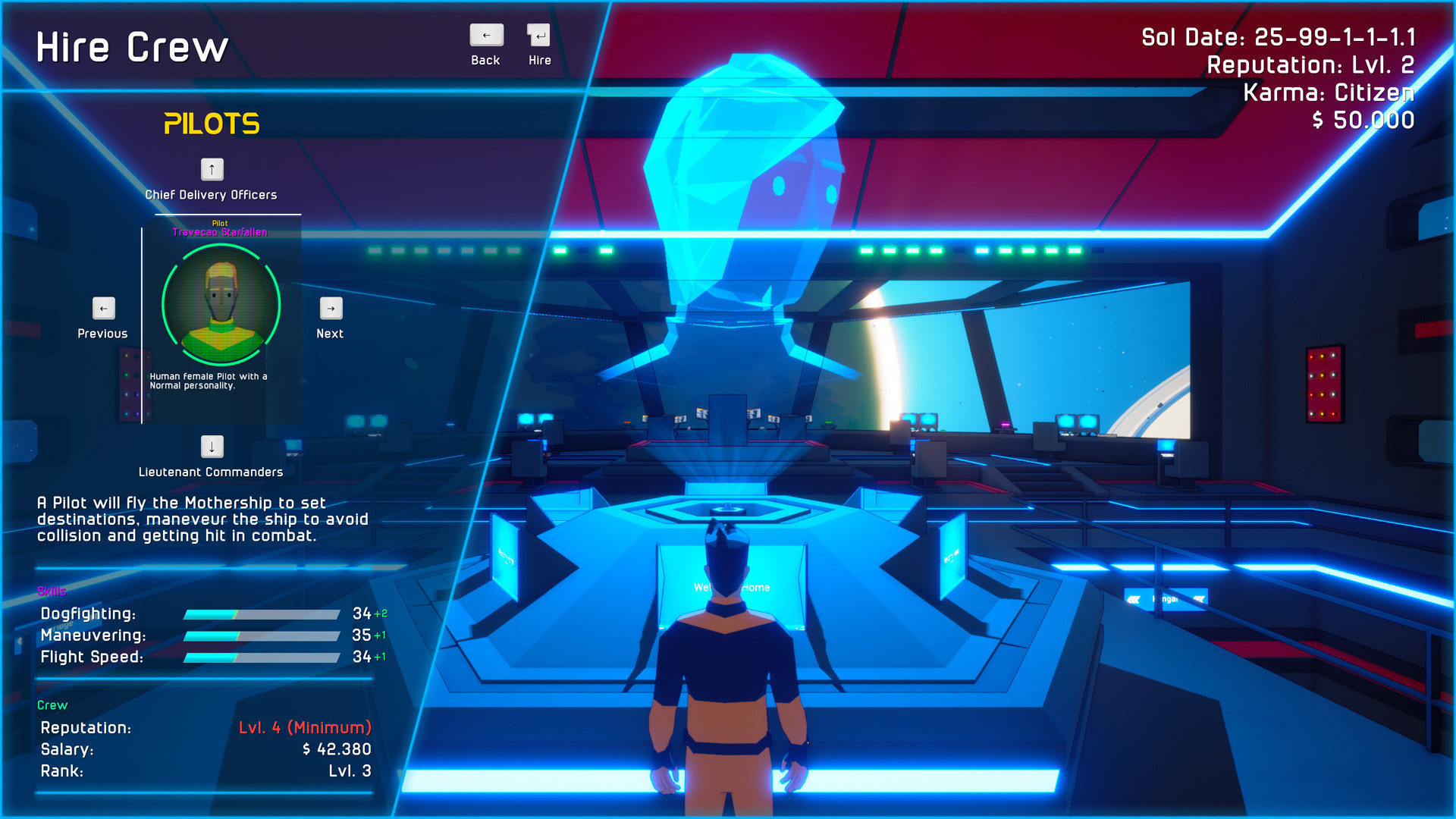Open the next pilot in the list
The image size is (1456, 819).
[x=330, y=308]
